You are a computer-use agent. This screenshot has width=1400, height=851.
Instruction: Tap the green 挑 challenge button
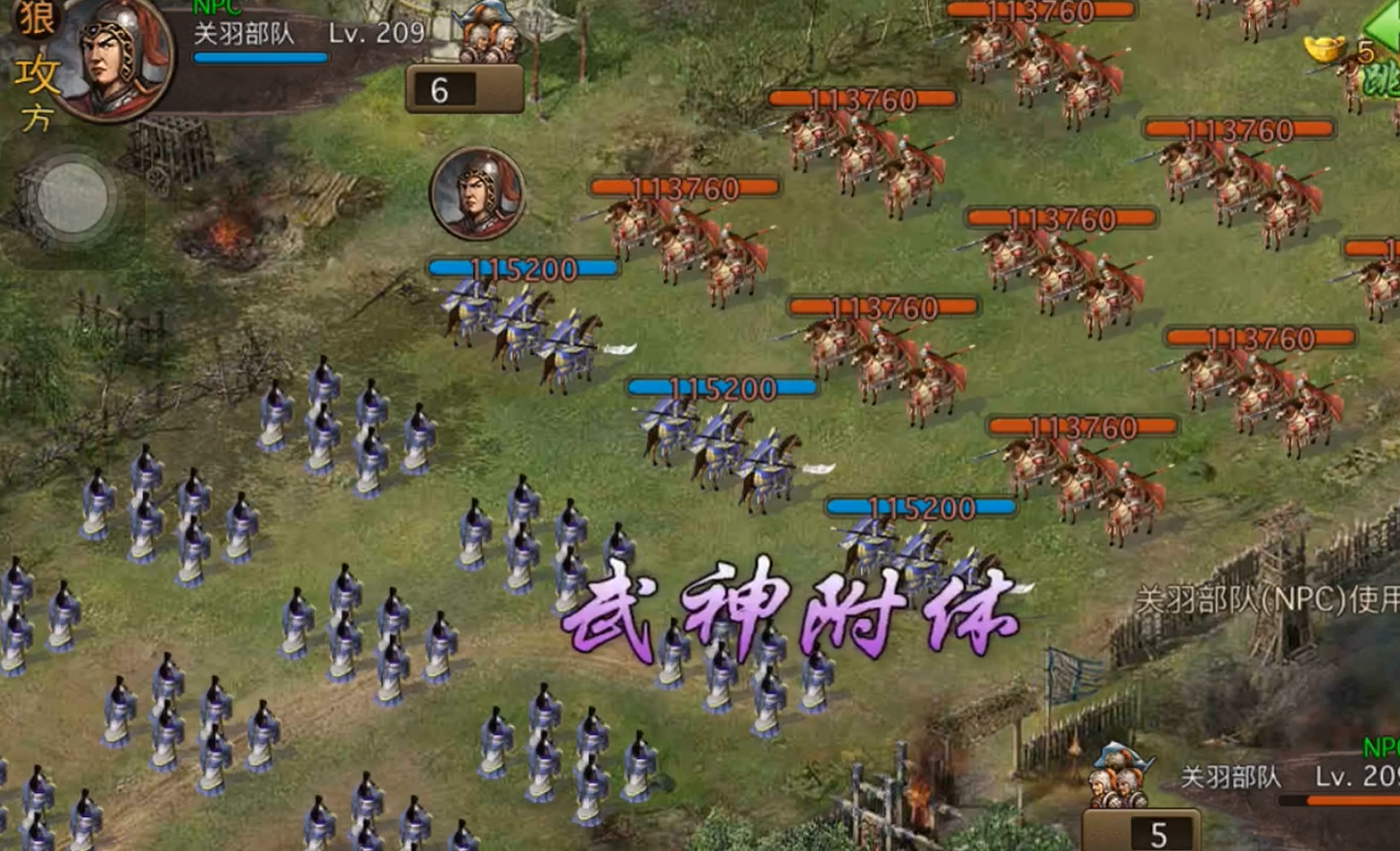point(1384,82)
